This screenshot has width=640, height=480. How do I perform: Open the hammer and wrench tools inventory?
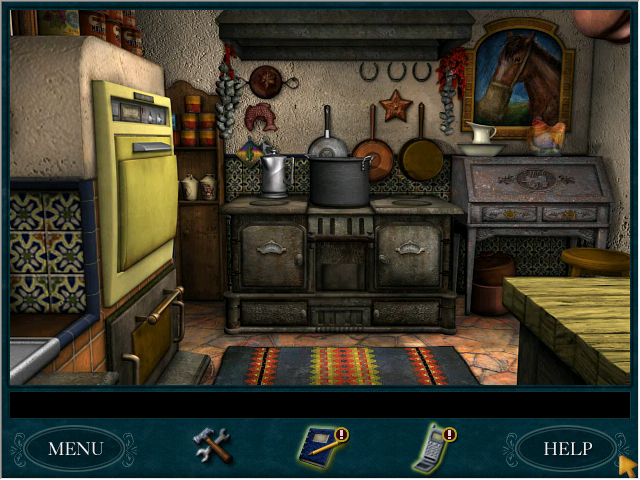(212, 445)
